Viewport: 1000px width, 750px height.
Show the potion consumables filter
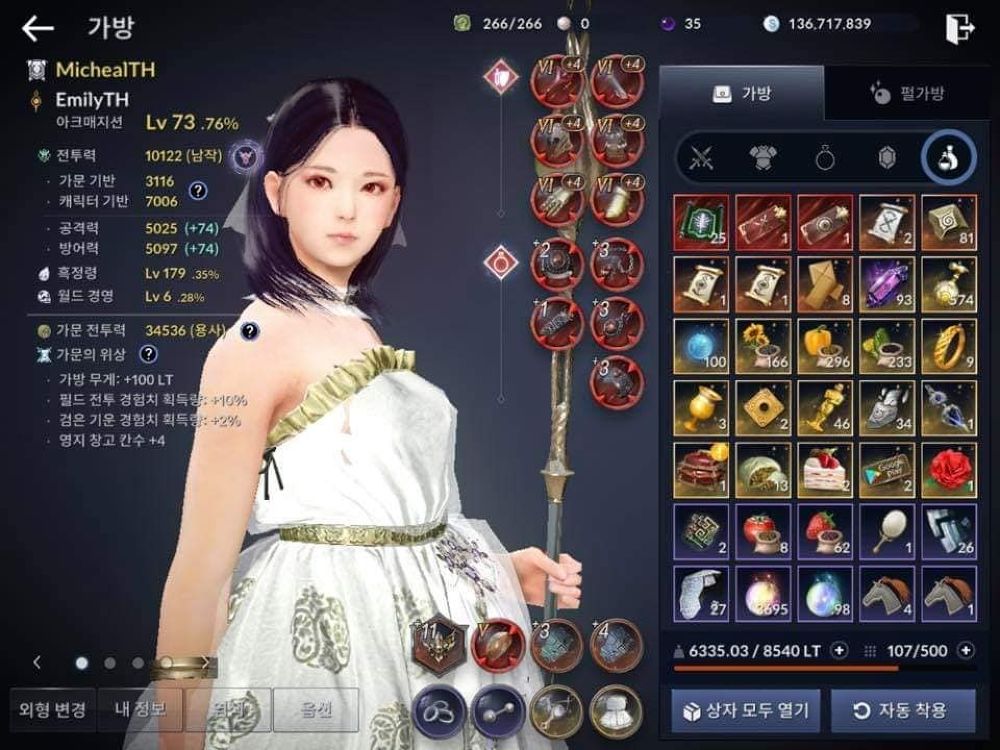[948, 159]
